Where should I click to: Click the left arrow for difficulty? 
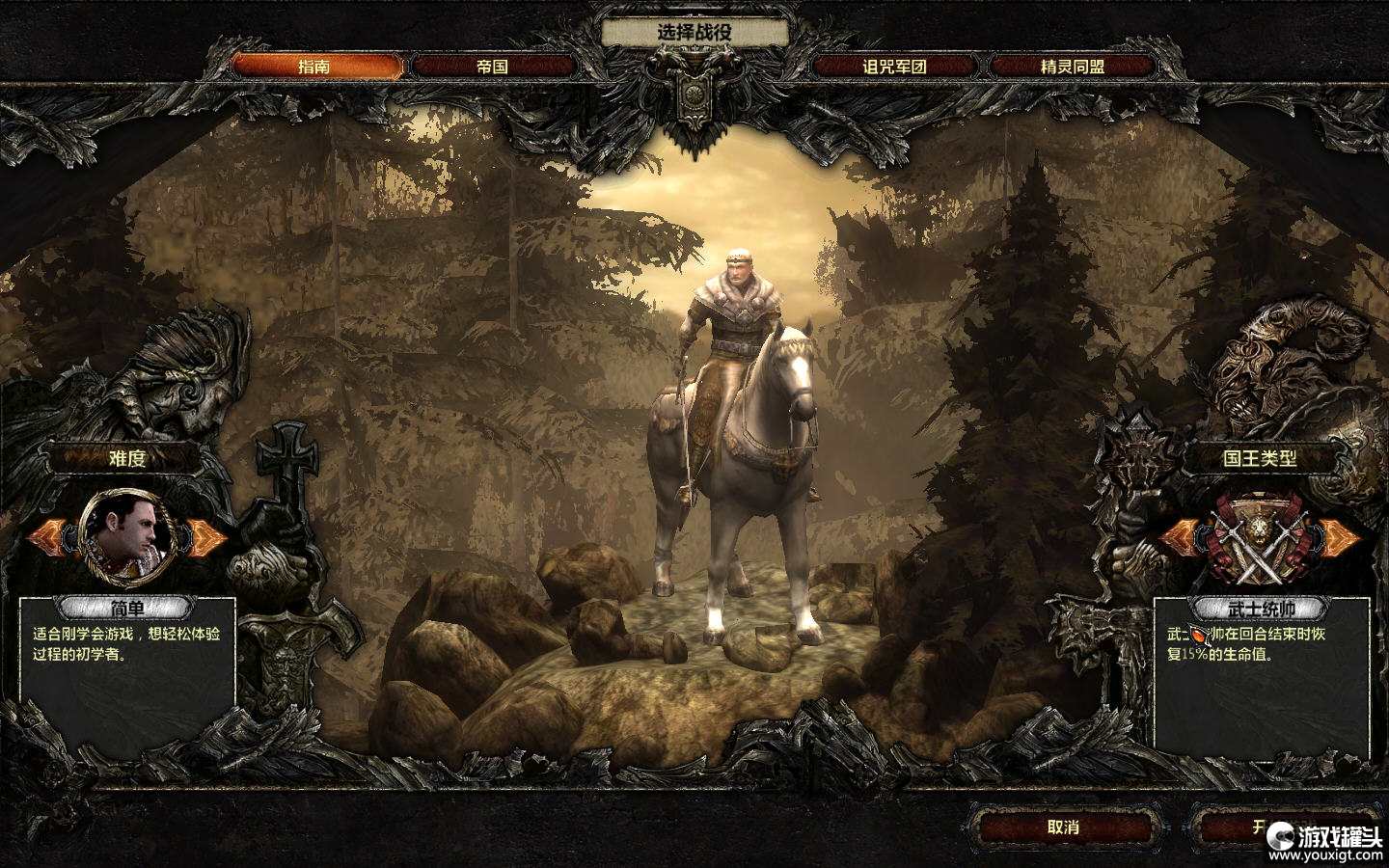click(48, 536)
